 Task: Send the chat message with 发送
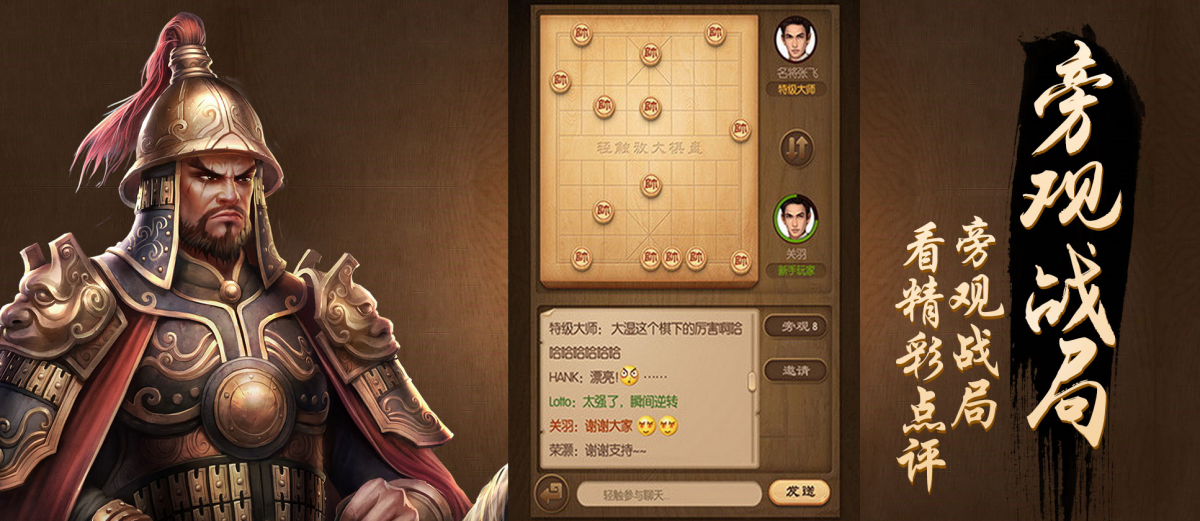coord(798,493)
